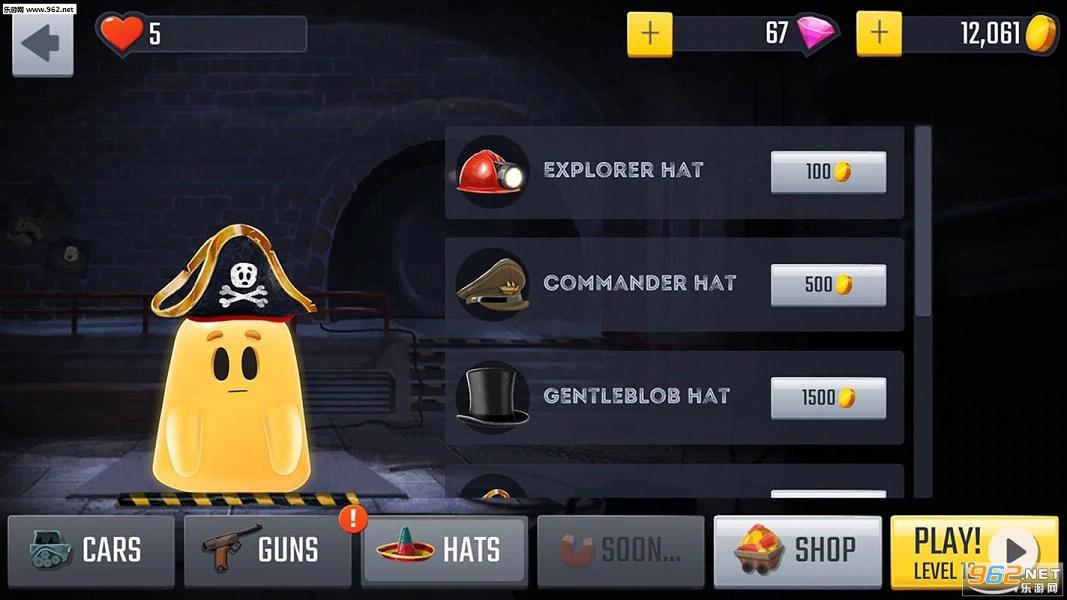The image size is (1067, 600).
Task: Add more coins with the plus button
Action: pos(879,34)
